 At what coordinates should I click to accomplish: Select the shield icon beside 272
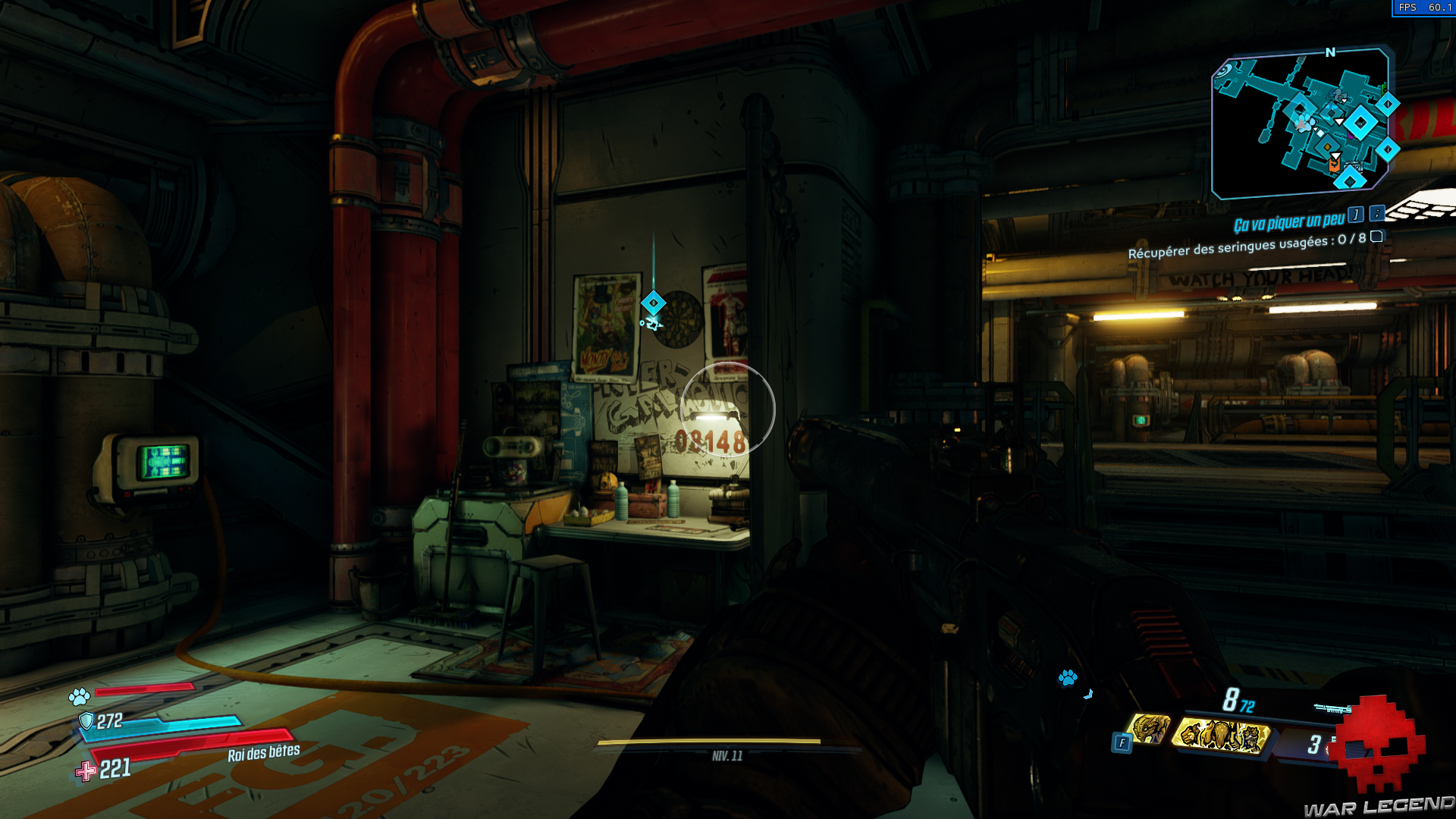pyautogui.click(x=86, y=720)
